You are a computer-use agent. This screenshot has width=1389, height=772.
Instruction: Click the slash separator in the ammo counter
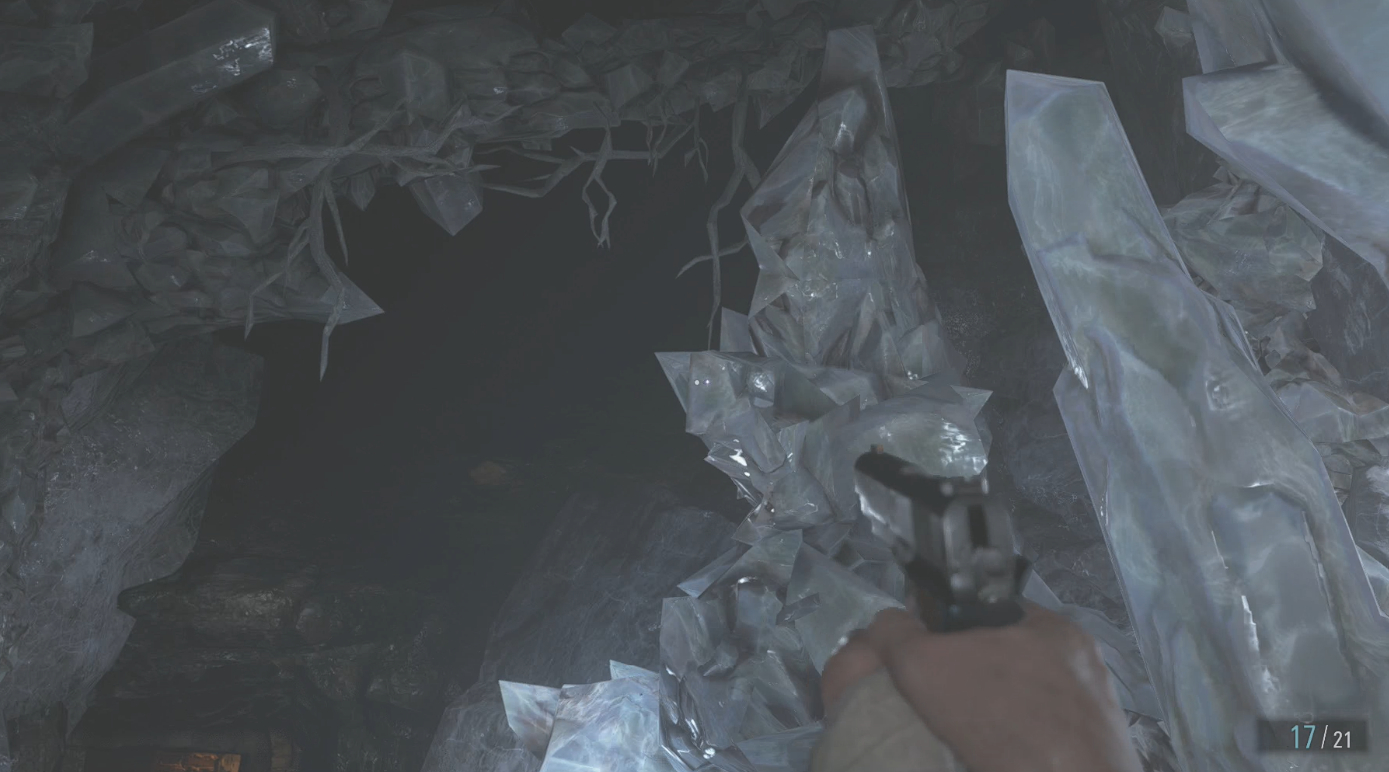(1324, 738)
